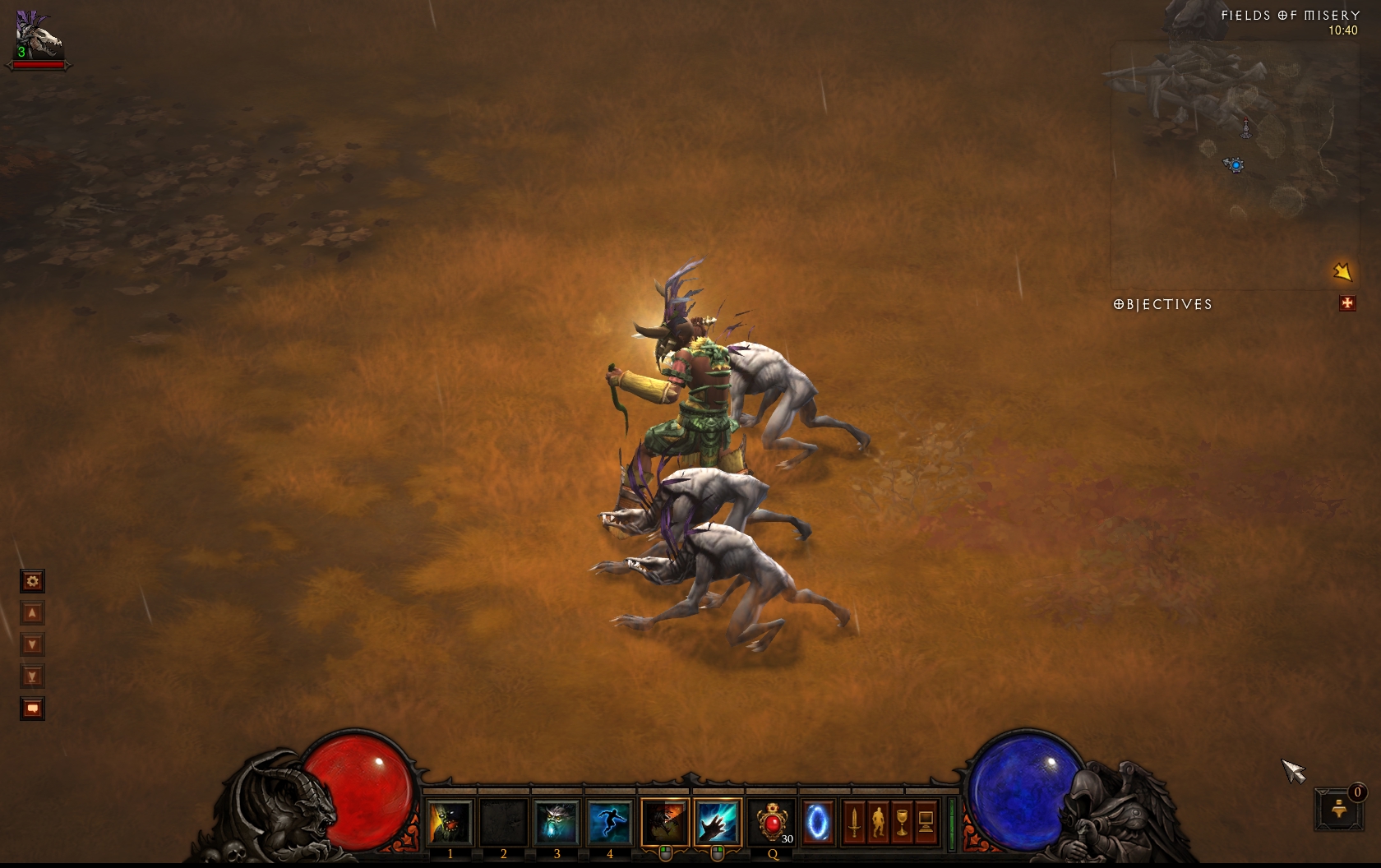This screenshot has width=1381, height=868.
Task: Open the computer game menu button
Action: click(926, 822)
